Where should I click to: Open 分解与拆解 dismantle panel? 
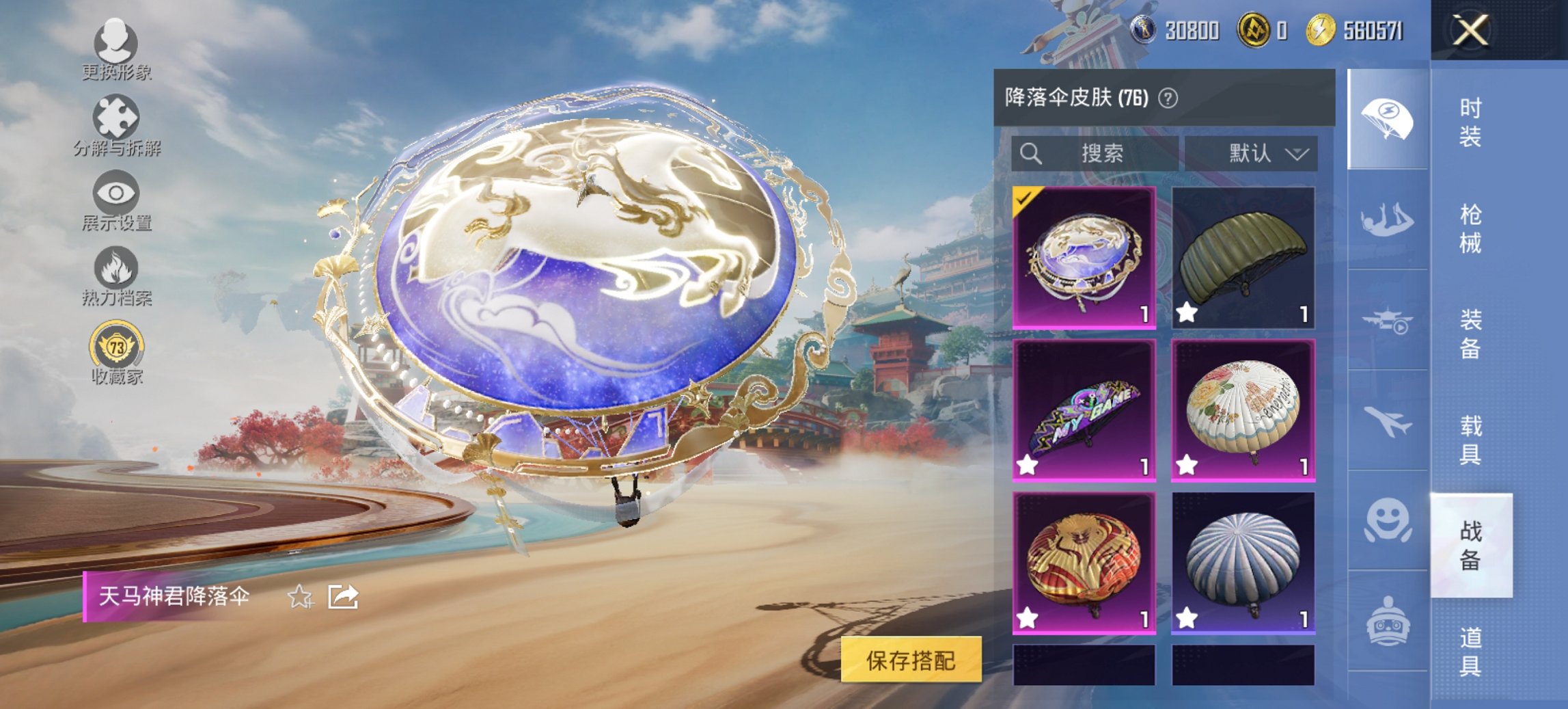pos(116,123)
